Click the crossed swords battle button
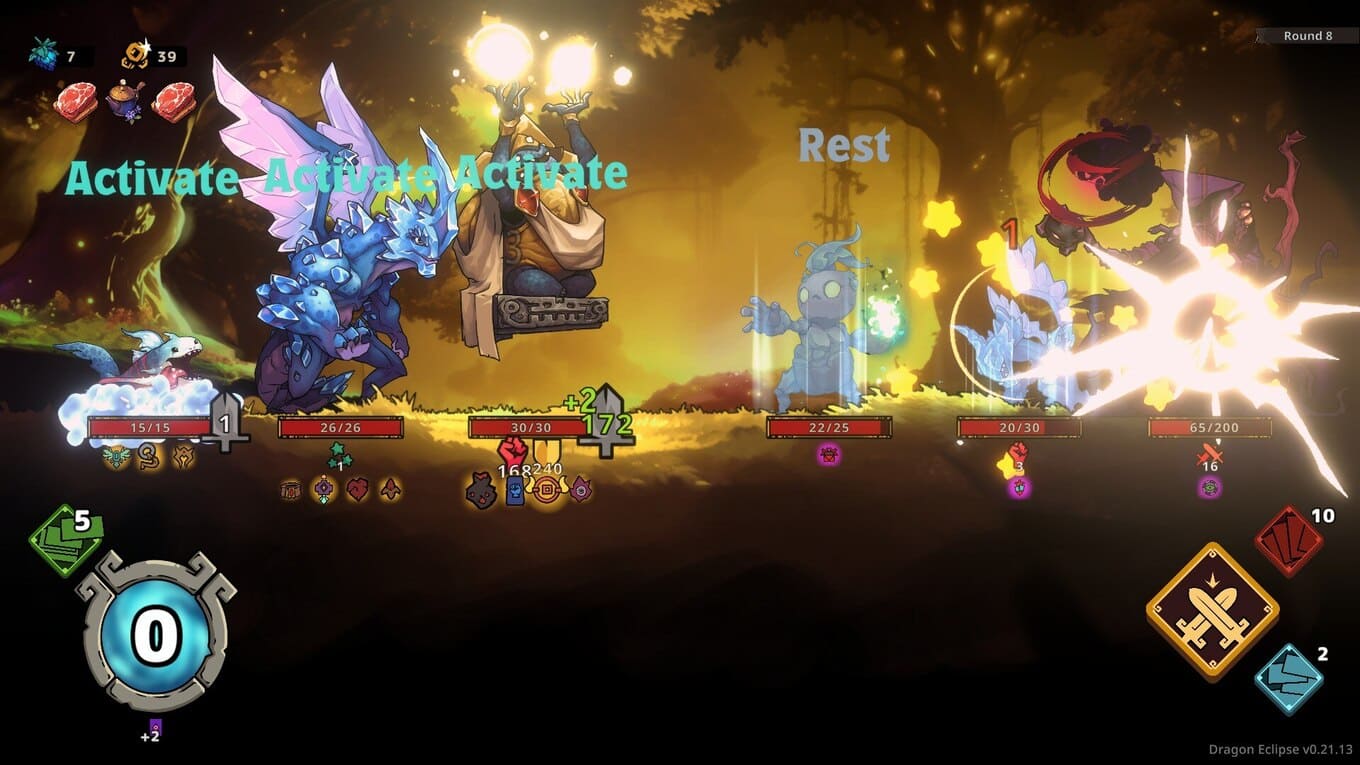 (x=1212, y=610)
